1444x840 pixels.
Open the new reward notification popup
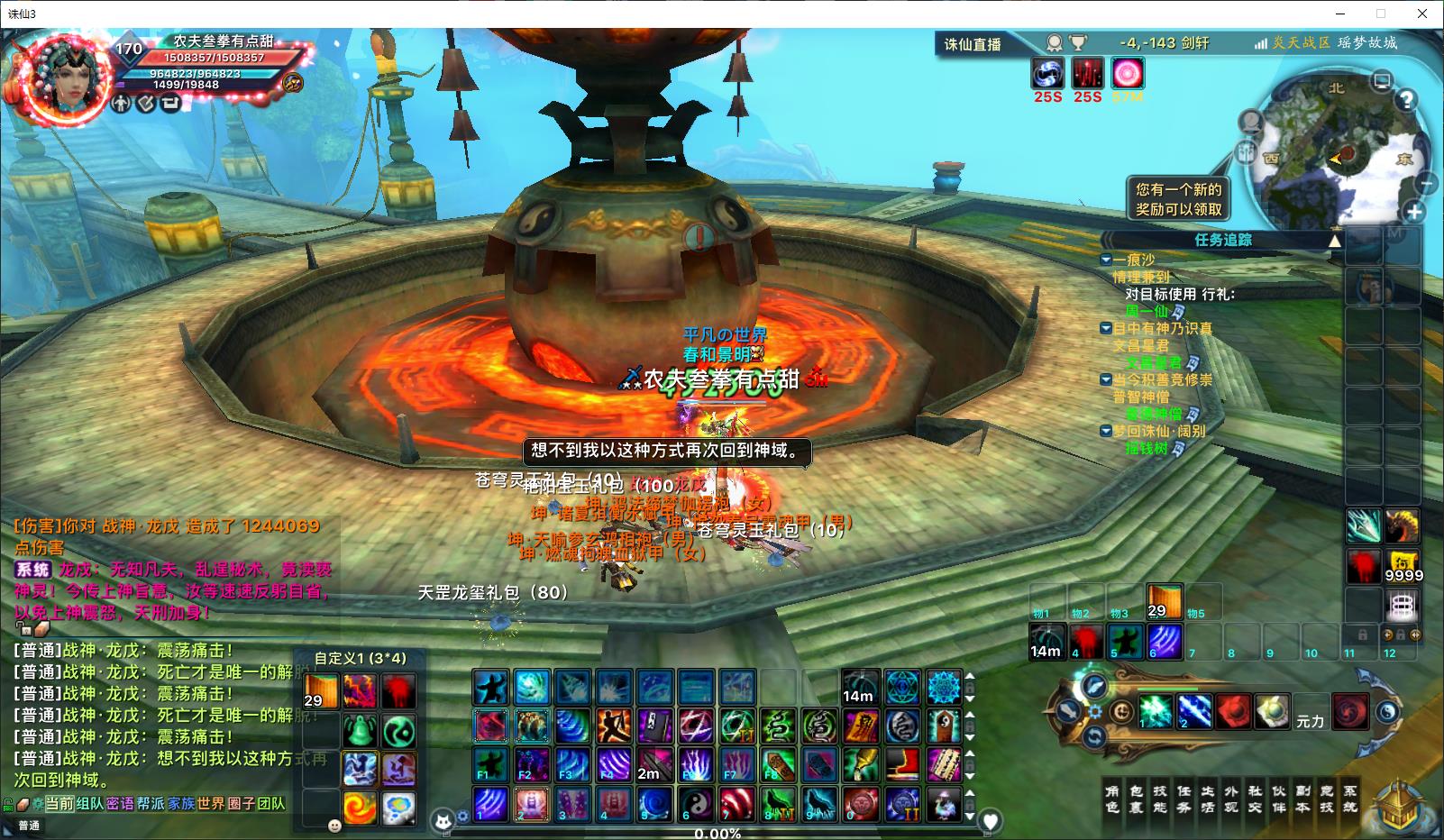[x=1178, y=199]
